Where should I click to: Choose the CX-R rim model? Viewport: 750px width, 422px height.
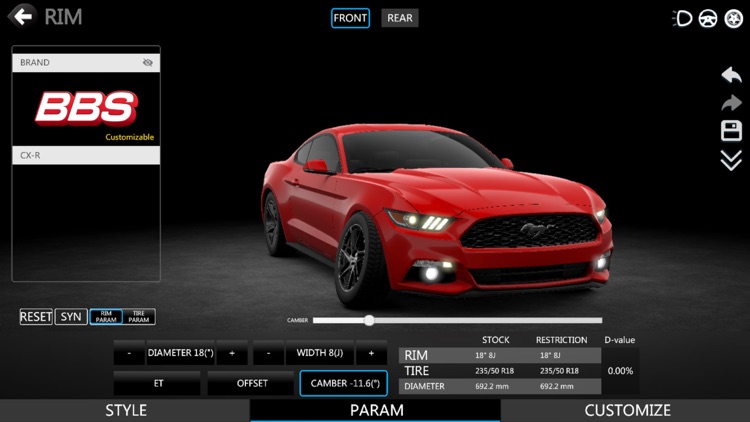click(x=86, y=156)
